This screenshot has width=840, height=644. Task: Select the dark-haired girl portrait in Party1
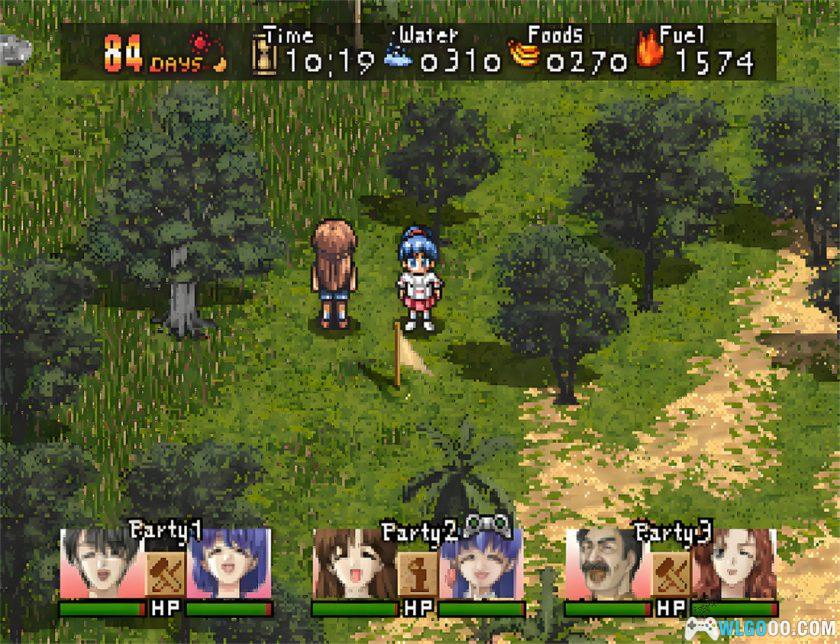tap(103, 563)
